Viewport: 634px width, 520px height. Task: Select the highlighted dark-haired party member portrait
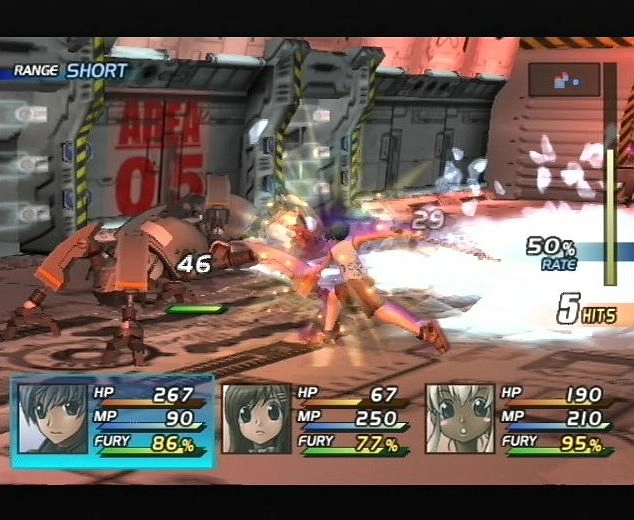[53, 420]
